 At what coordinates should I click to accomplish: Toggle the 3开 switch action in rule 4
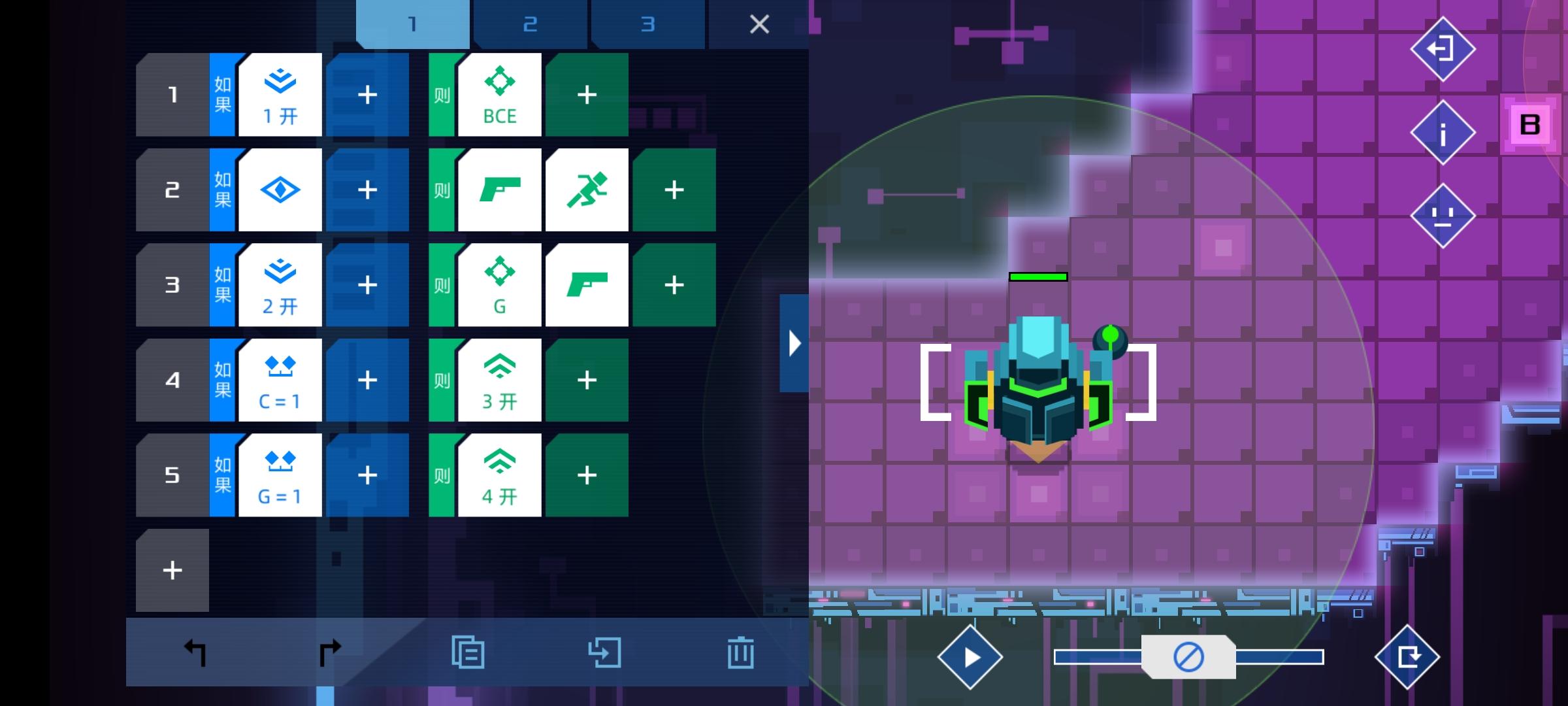tap(499, 379)
